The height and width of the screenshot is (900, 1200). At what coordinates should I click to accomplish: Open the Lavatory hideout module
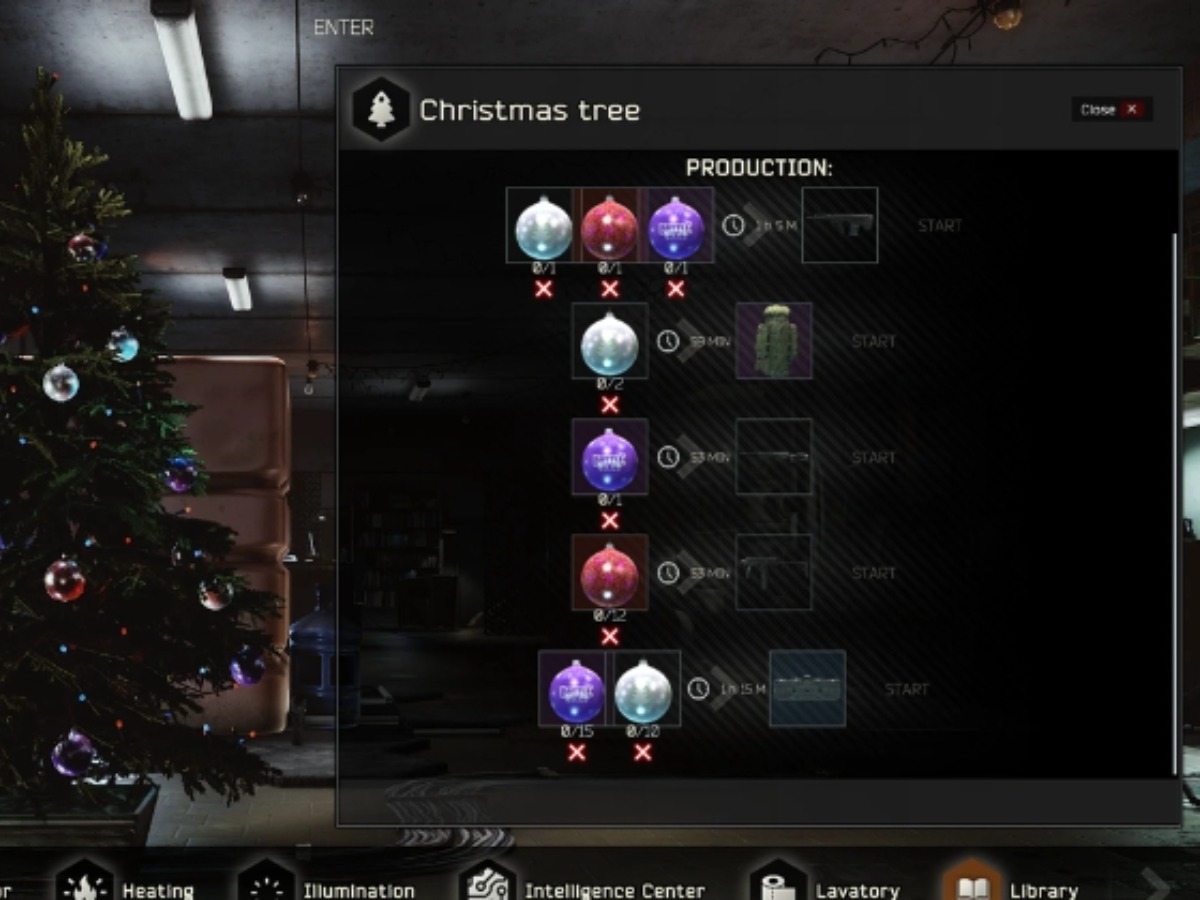826,886
